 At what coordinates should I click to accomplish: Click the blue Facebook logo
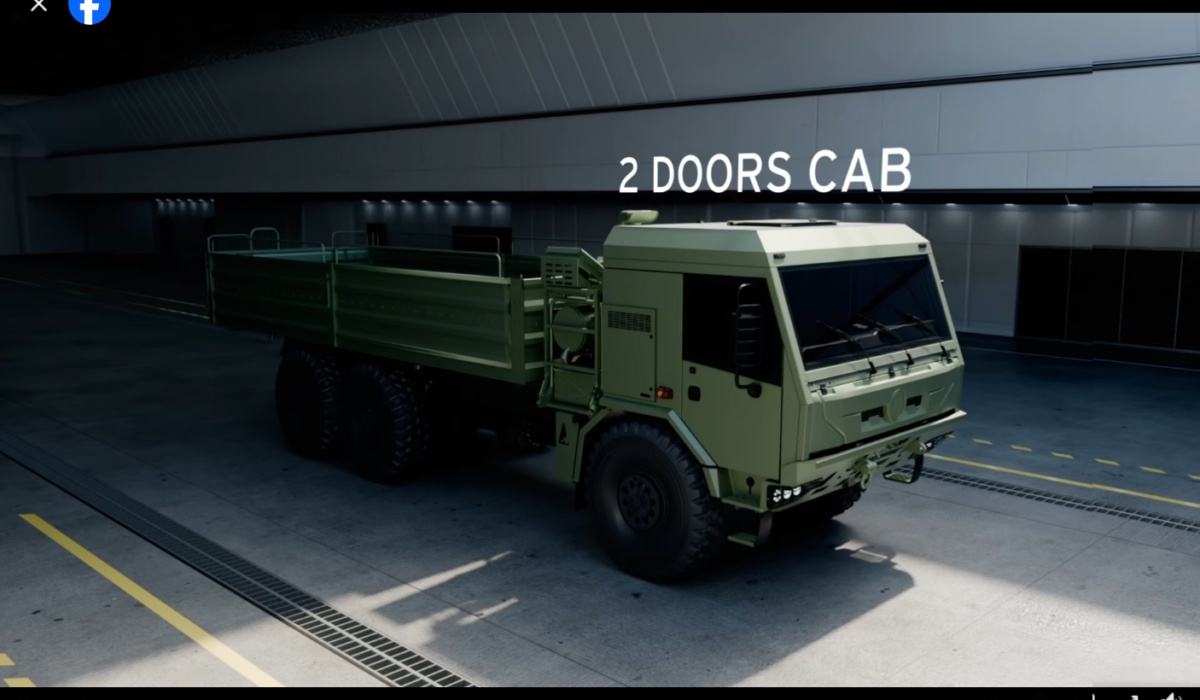pyautogui.click(x=90, y=8)
